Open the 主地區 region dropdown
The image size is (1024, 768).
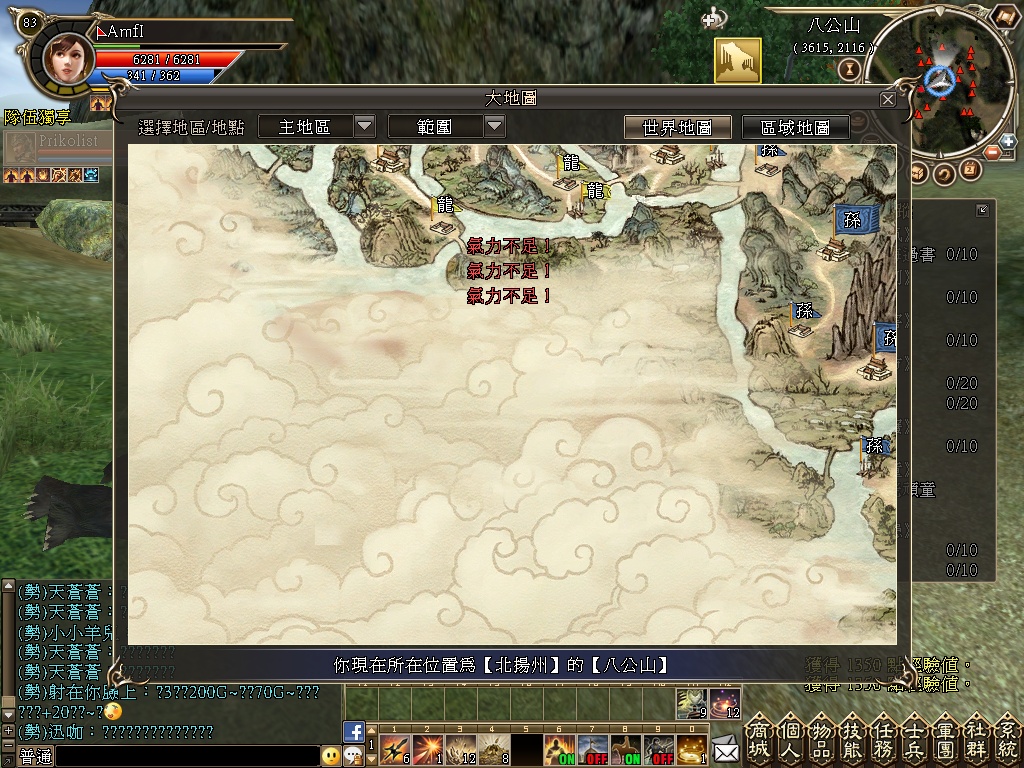(x=365, y=126)
